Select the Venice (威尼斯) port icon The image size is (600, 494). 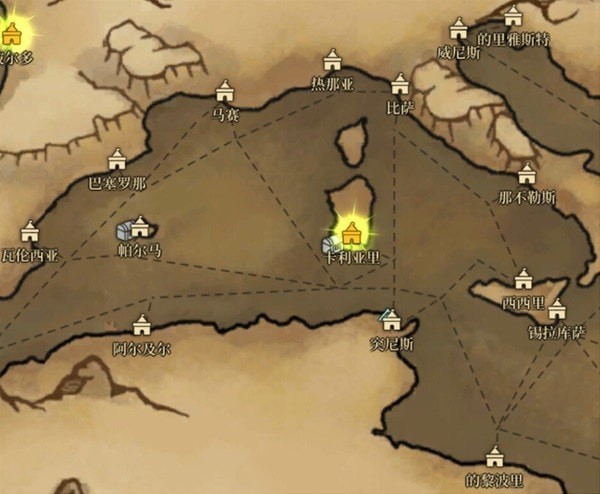coord(459,29)
